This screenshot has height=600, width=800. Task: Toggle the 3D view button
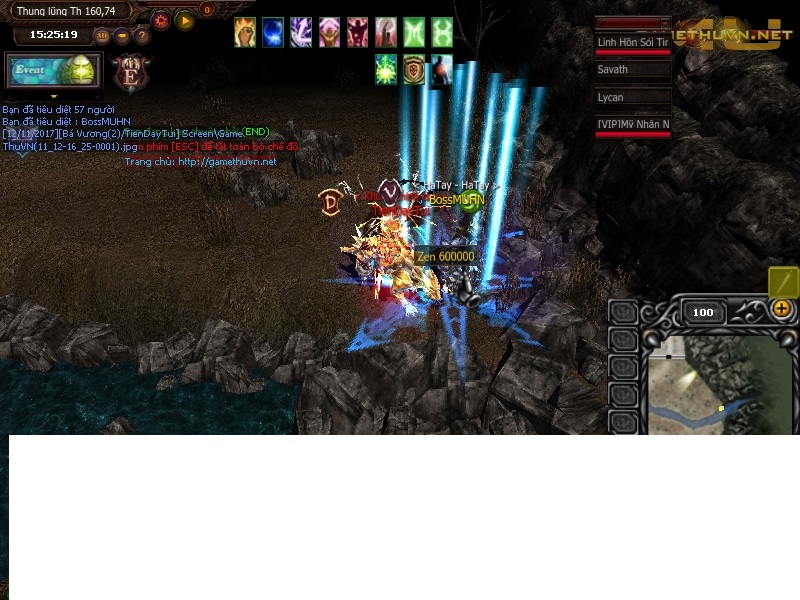click(x=102, y=36)
